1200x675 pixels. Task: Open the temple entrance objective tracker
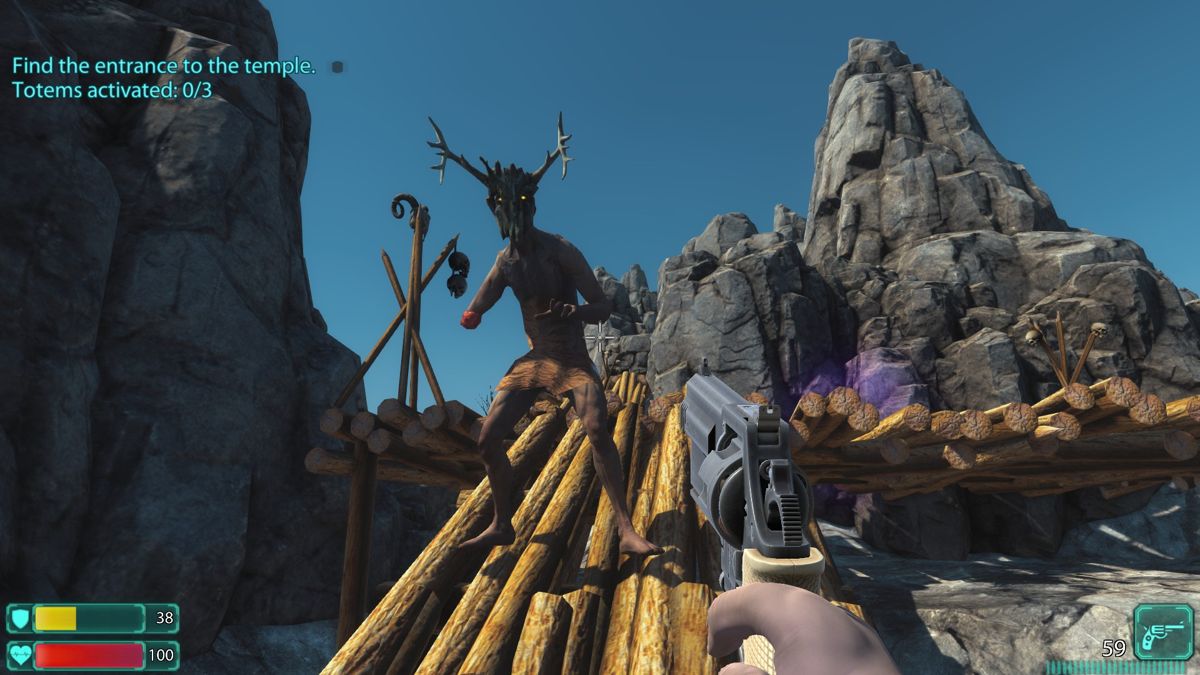164,67
